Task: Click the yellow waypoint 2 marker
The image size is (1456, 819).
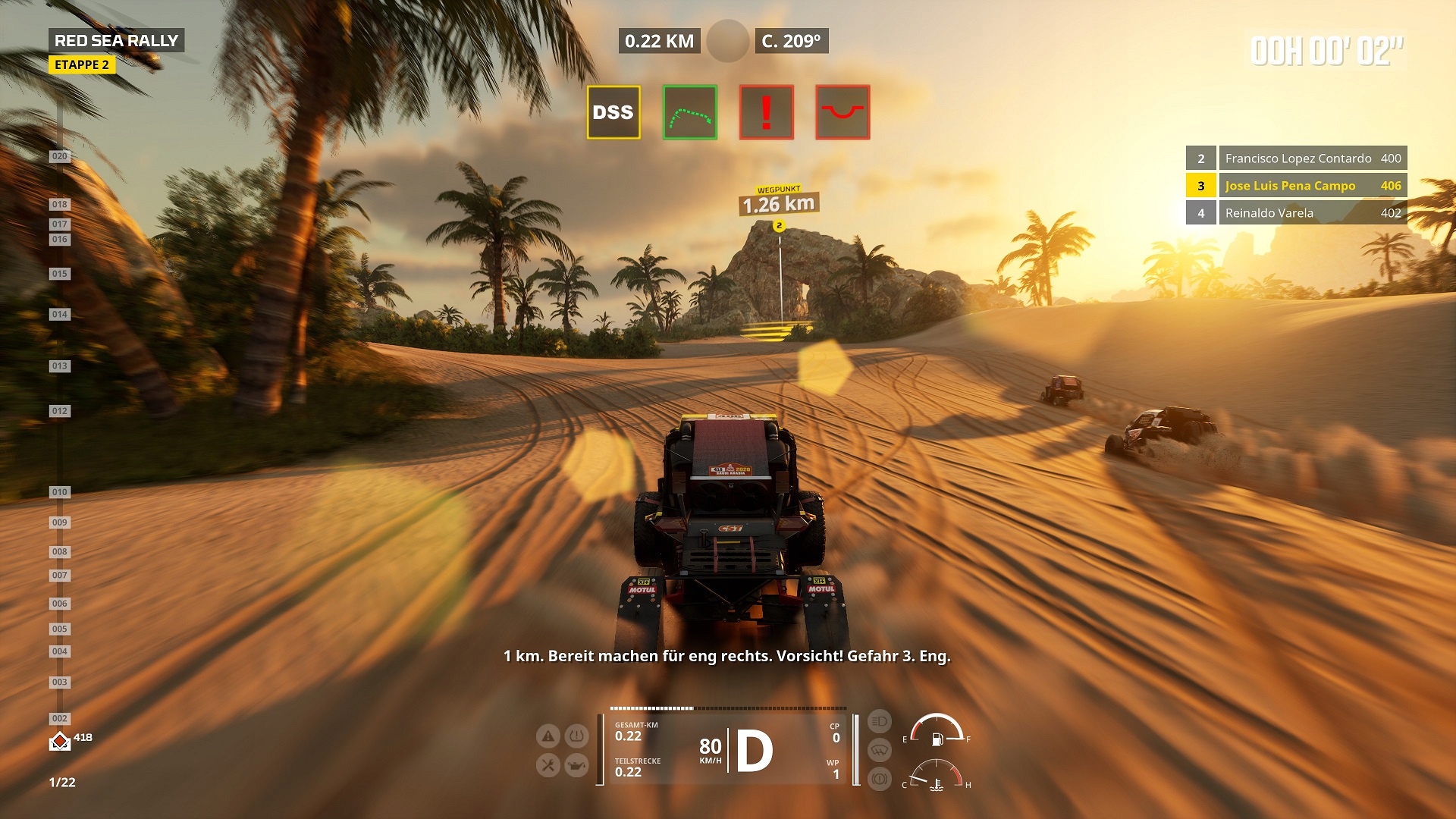Action: point(779,226)
